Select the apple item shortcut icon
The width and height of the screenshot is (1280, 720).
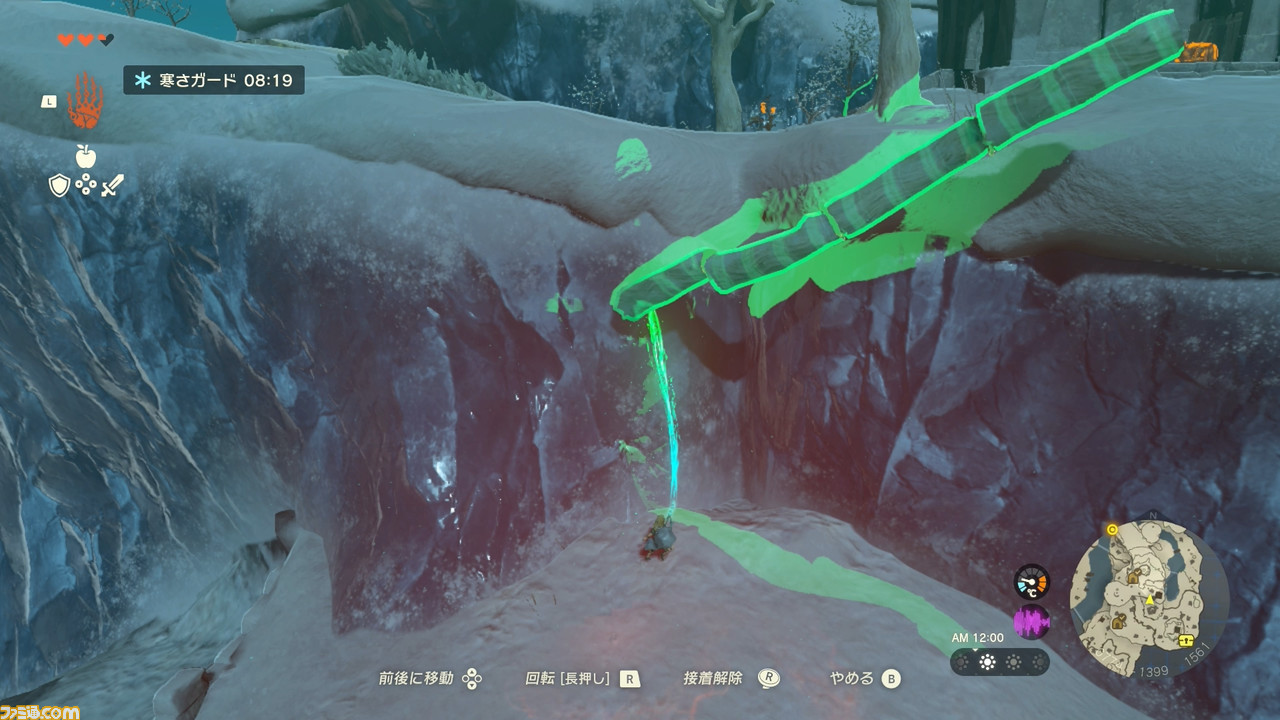point(85,156)
